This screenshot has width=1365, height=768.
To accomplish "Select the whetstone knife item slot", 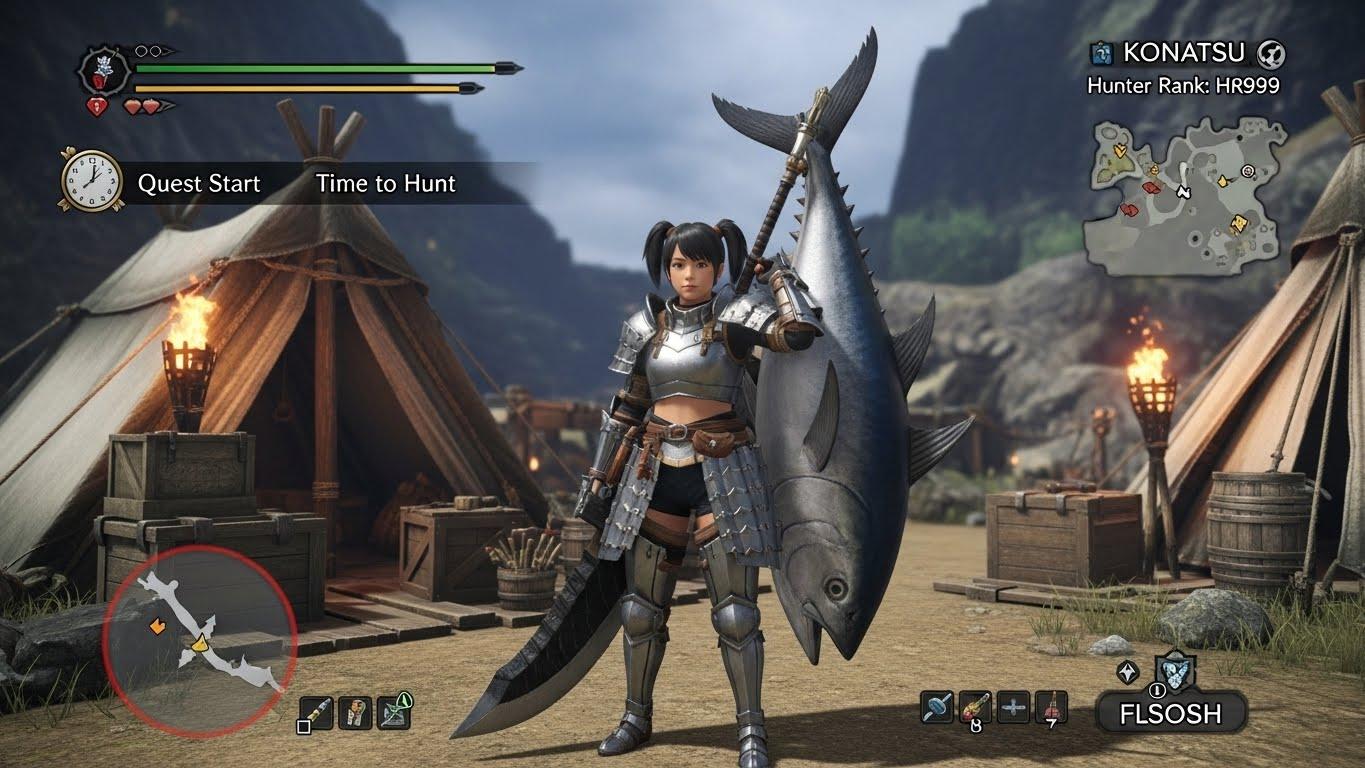I will [315, 712].
